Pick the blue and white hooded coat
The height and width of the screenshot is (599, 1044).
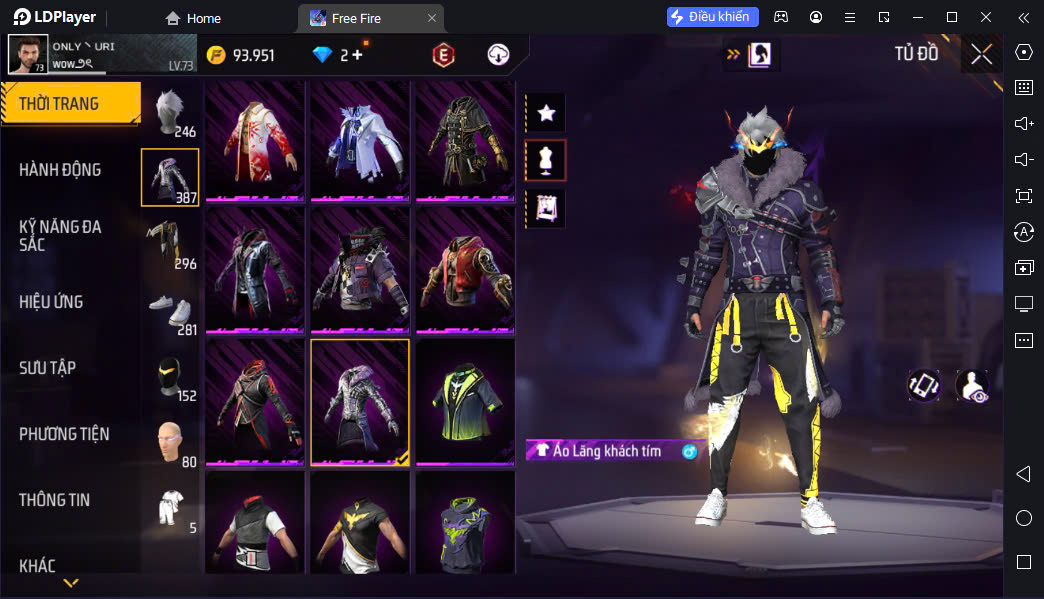(x=360, y=140)
